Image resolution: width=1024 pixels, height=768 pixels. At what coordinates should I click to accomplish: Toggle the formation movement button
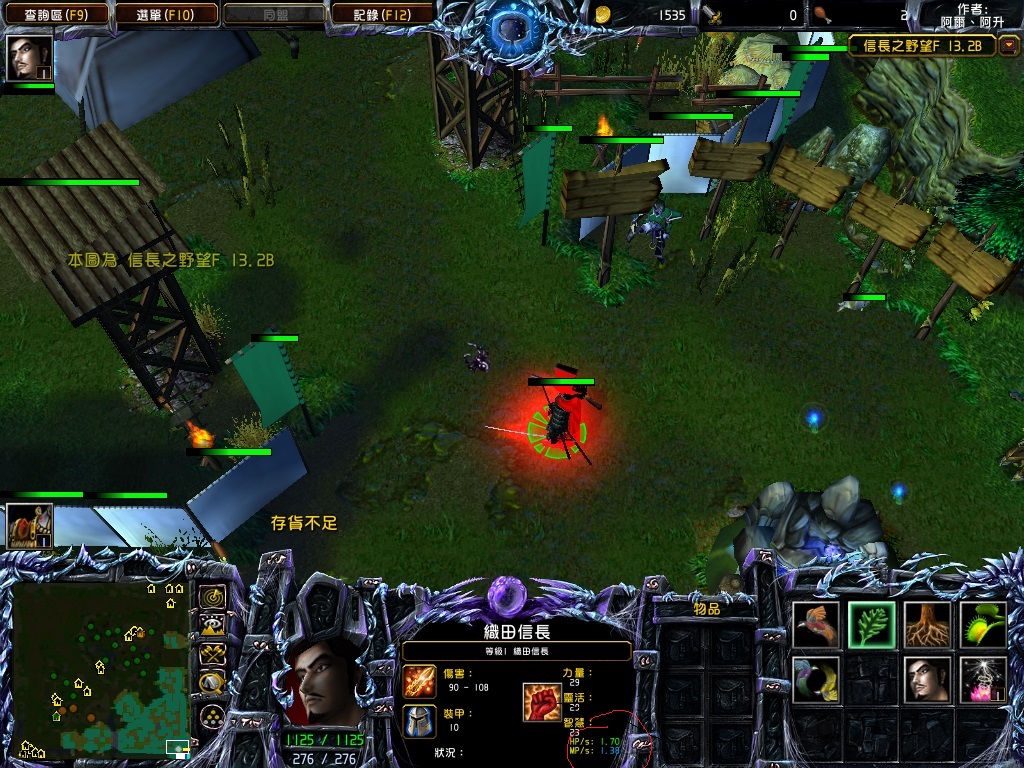tap(212, 715)
